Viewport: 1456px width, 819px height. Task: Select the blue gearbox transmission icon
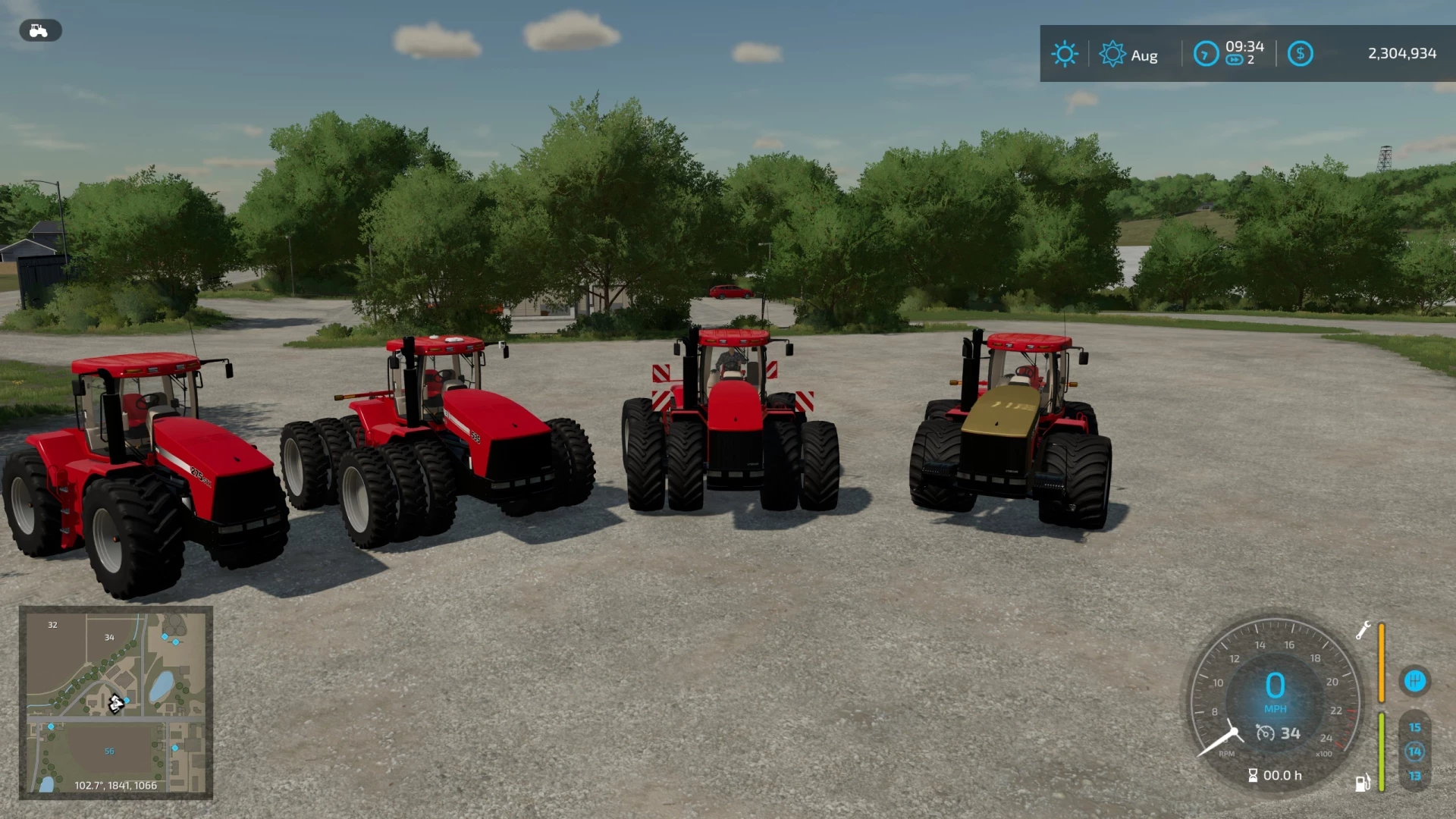[1417, 682]
